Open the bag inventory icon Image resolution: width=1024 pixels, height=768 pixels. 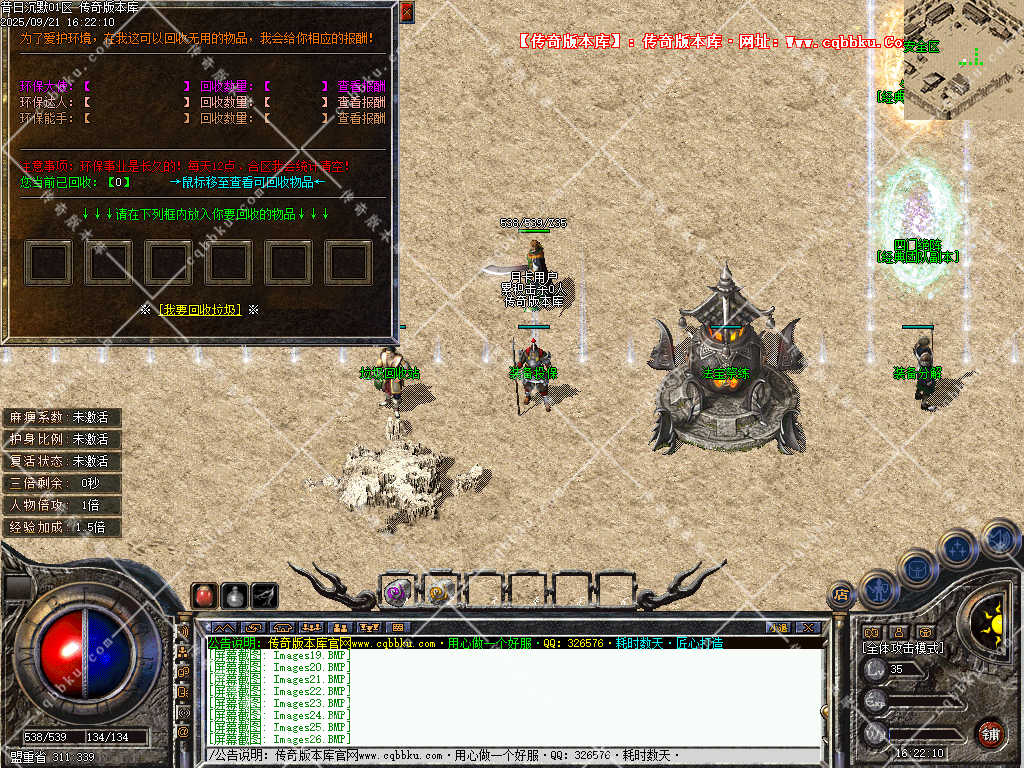coord(917,568)
